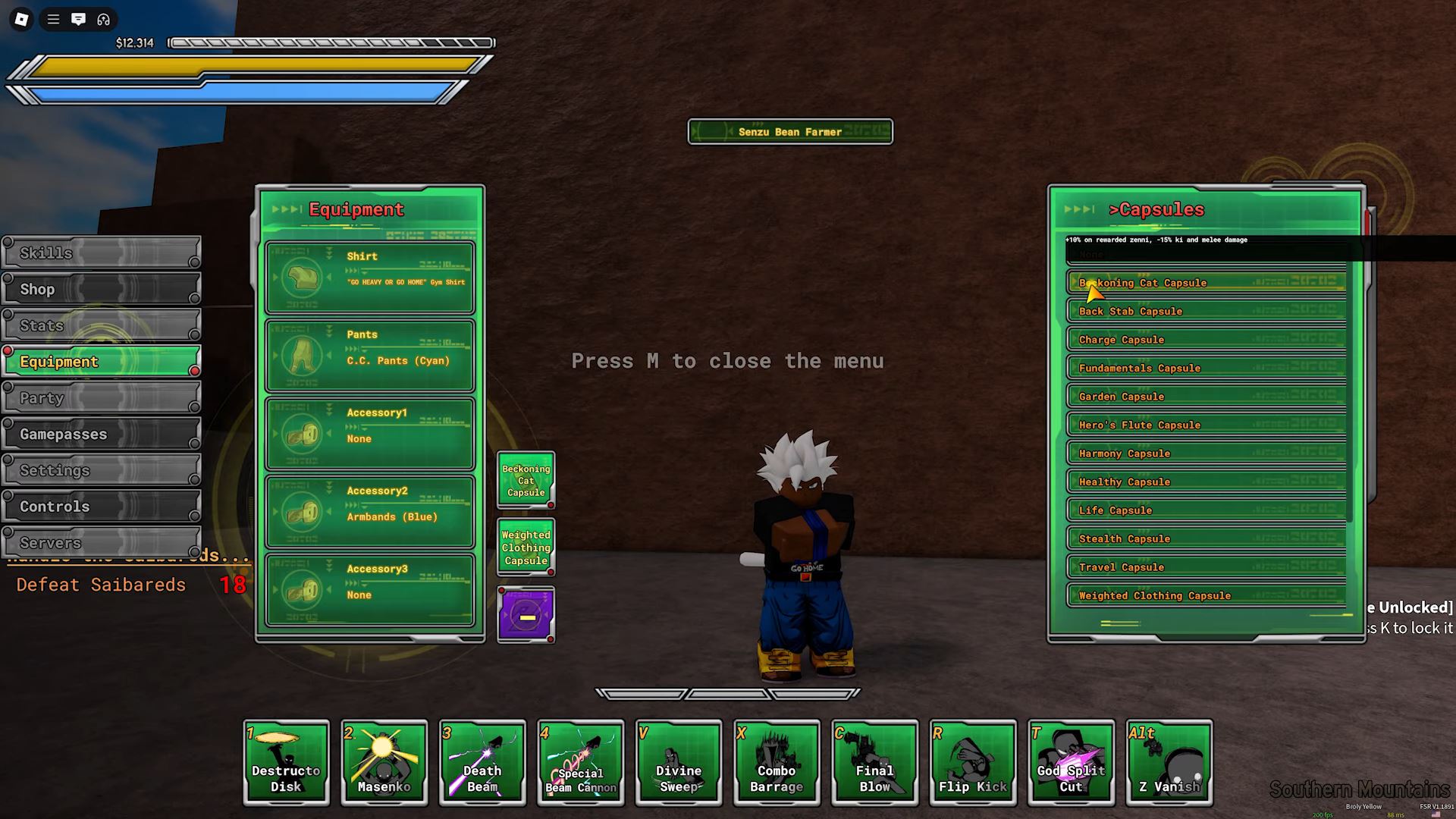Viewport: 1456px width, 819px height.
Task: Open the Skills menu
Action: click(102, 253)
